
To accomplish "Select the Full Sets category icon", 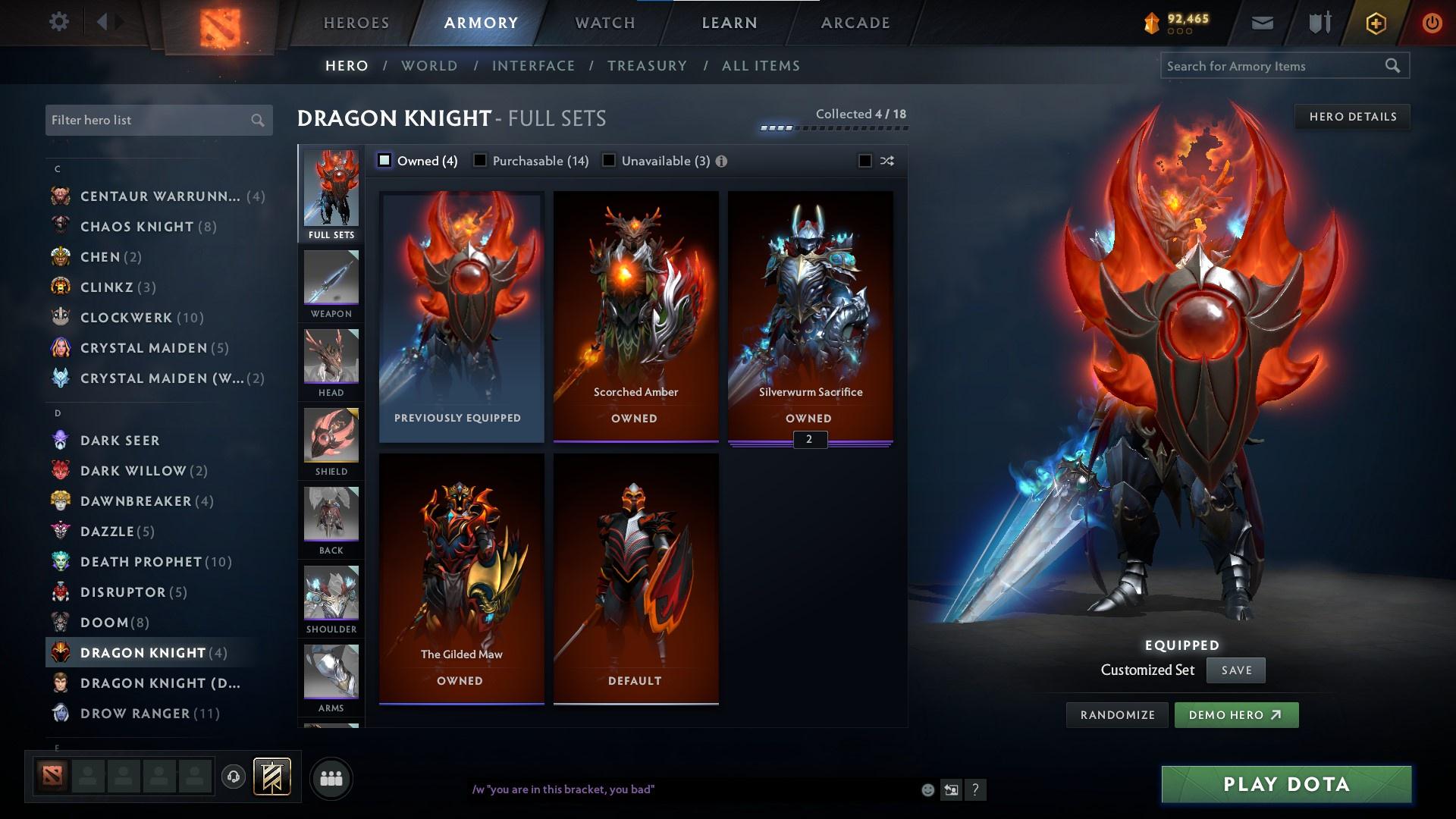I will click(331, 193).
